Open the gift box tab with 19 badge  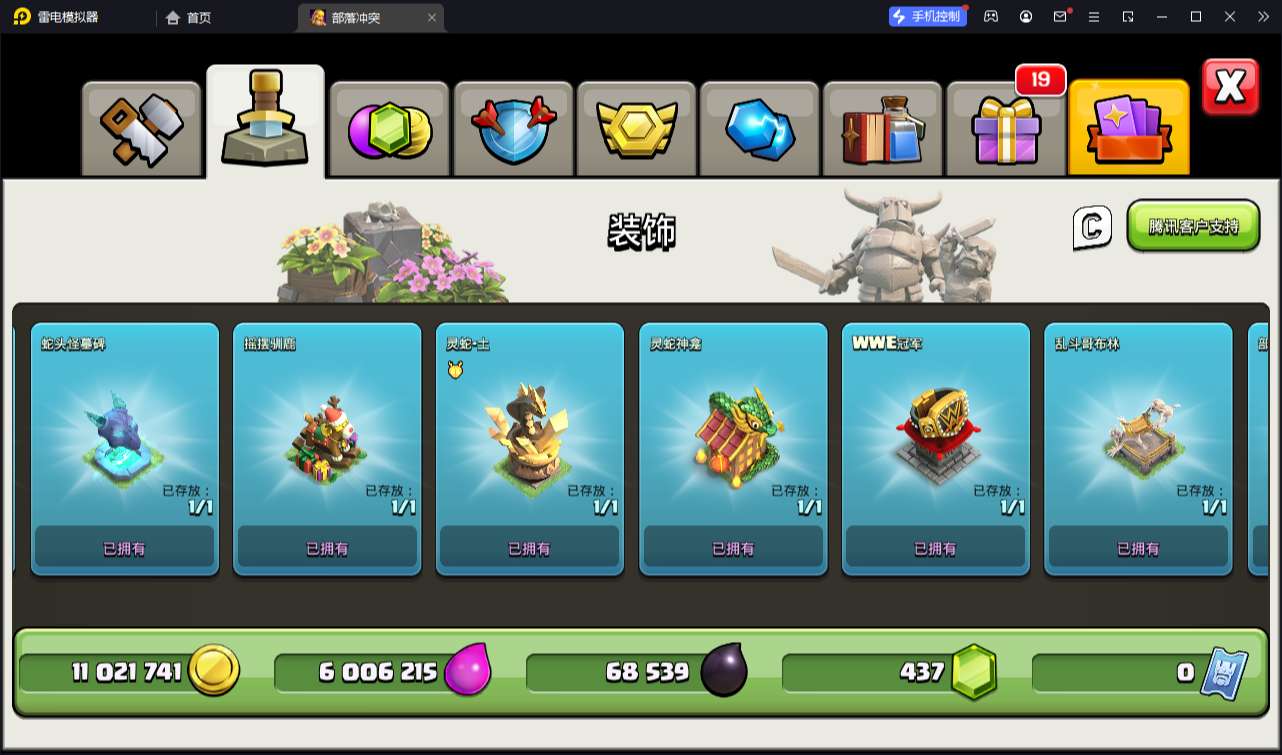click(1005, 129)
